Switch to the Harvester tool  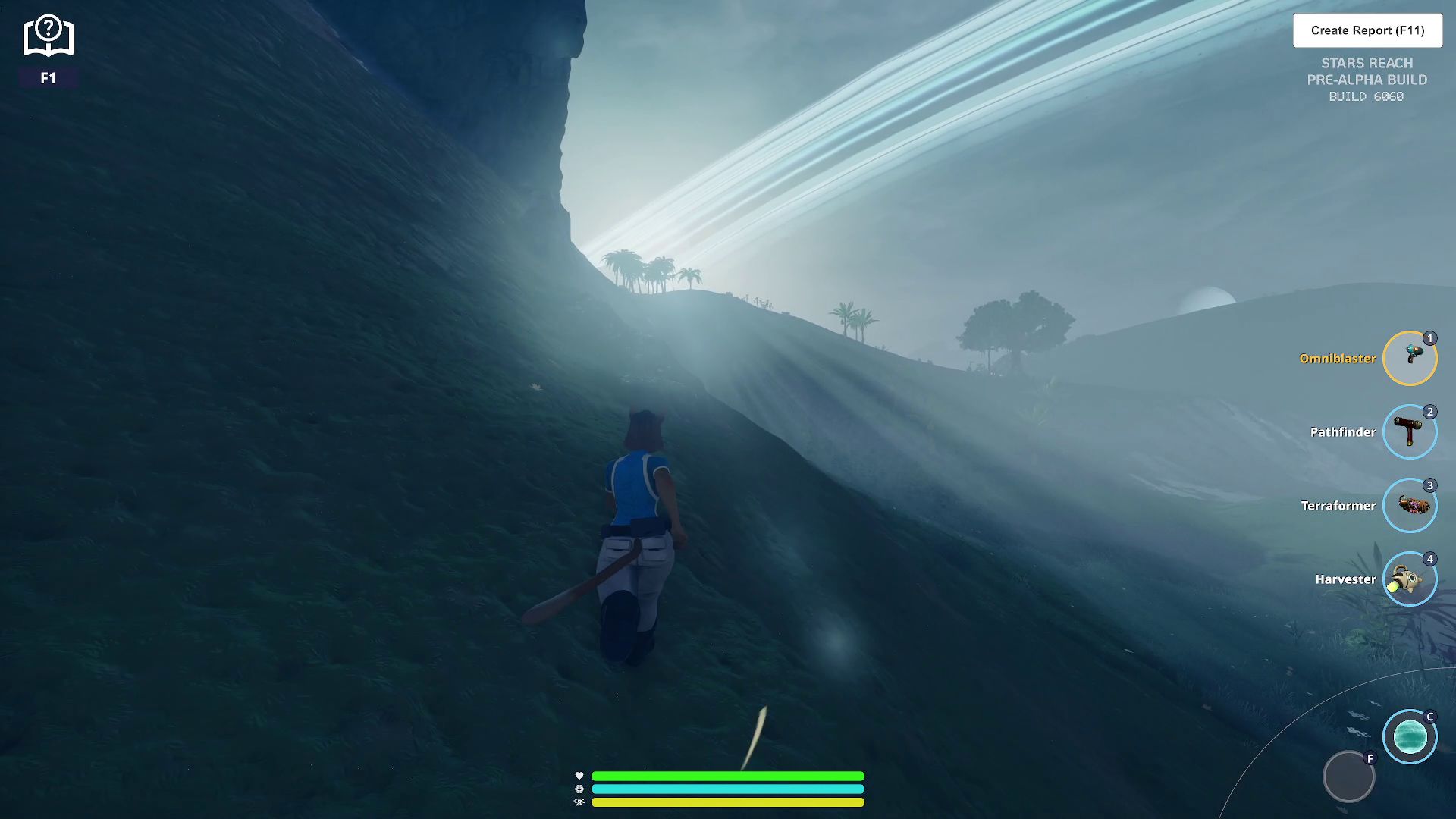point(1409,579)
